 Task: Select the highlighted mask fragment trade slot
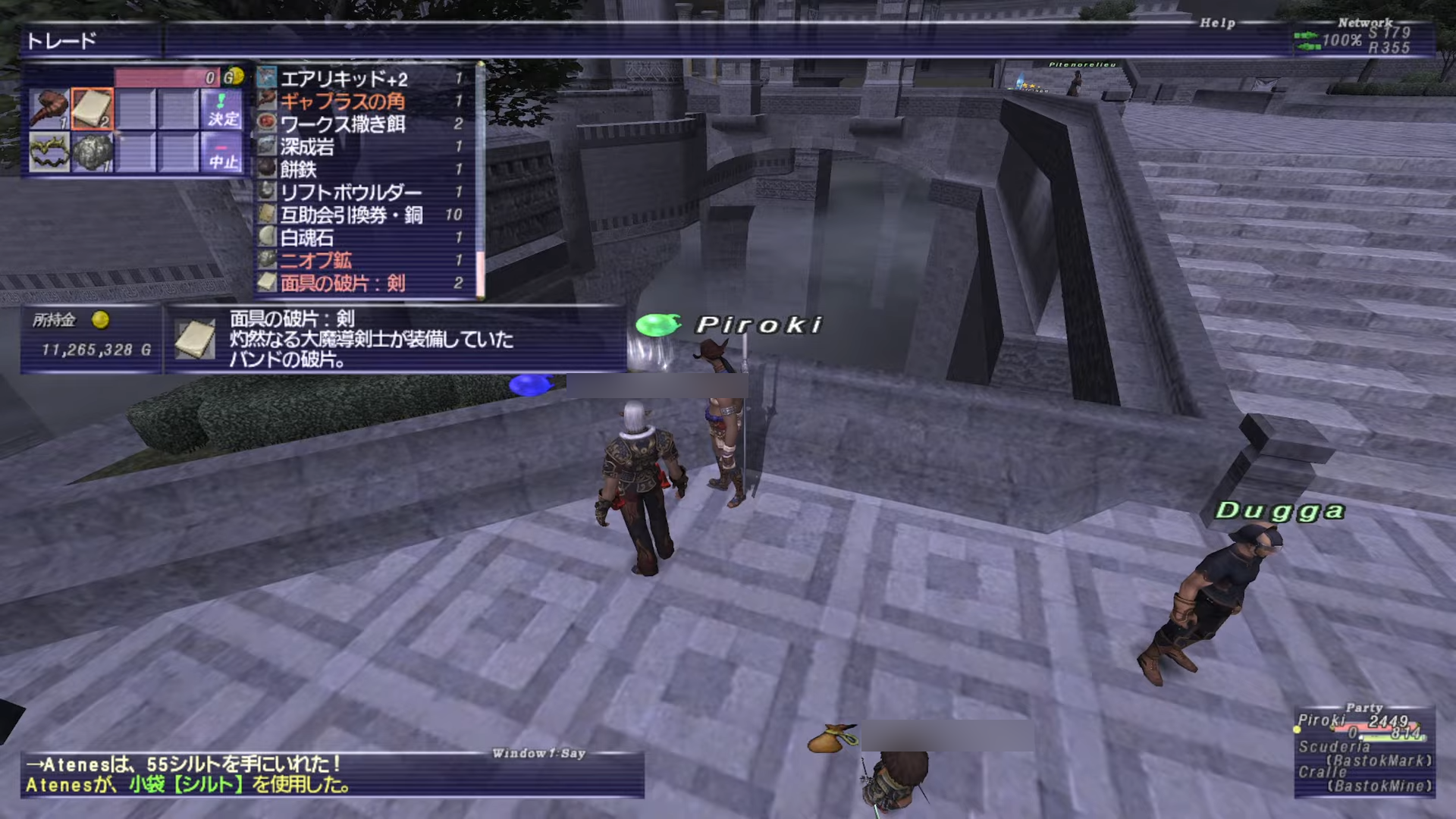coord(93,108)
